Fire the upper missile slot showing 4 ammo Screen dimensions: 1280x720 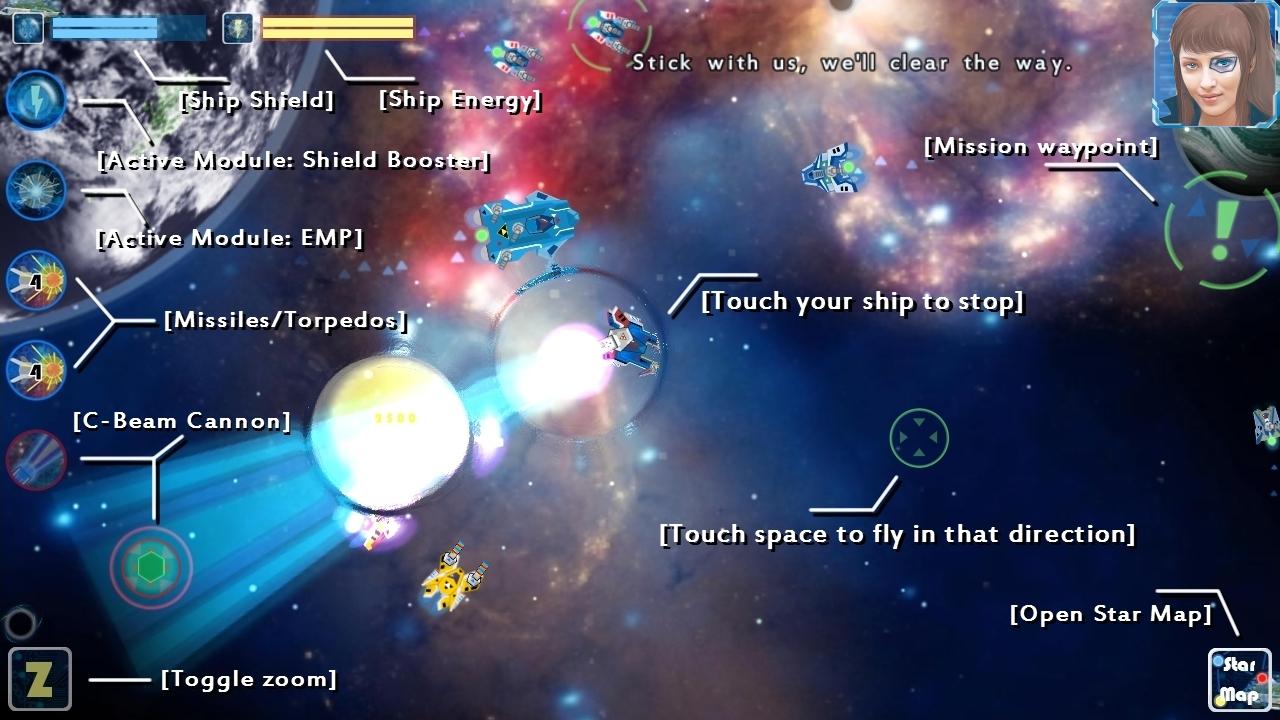(x=37, y=281)
